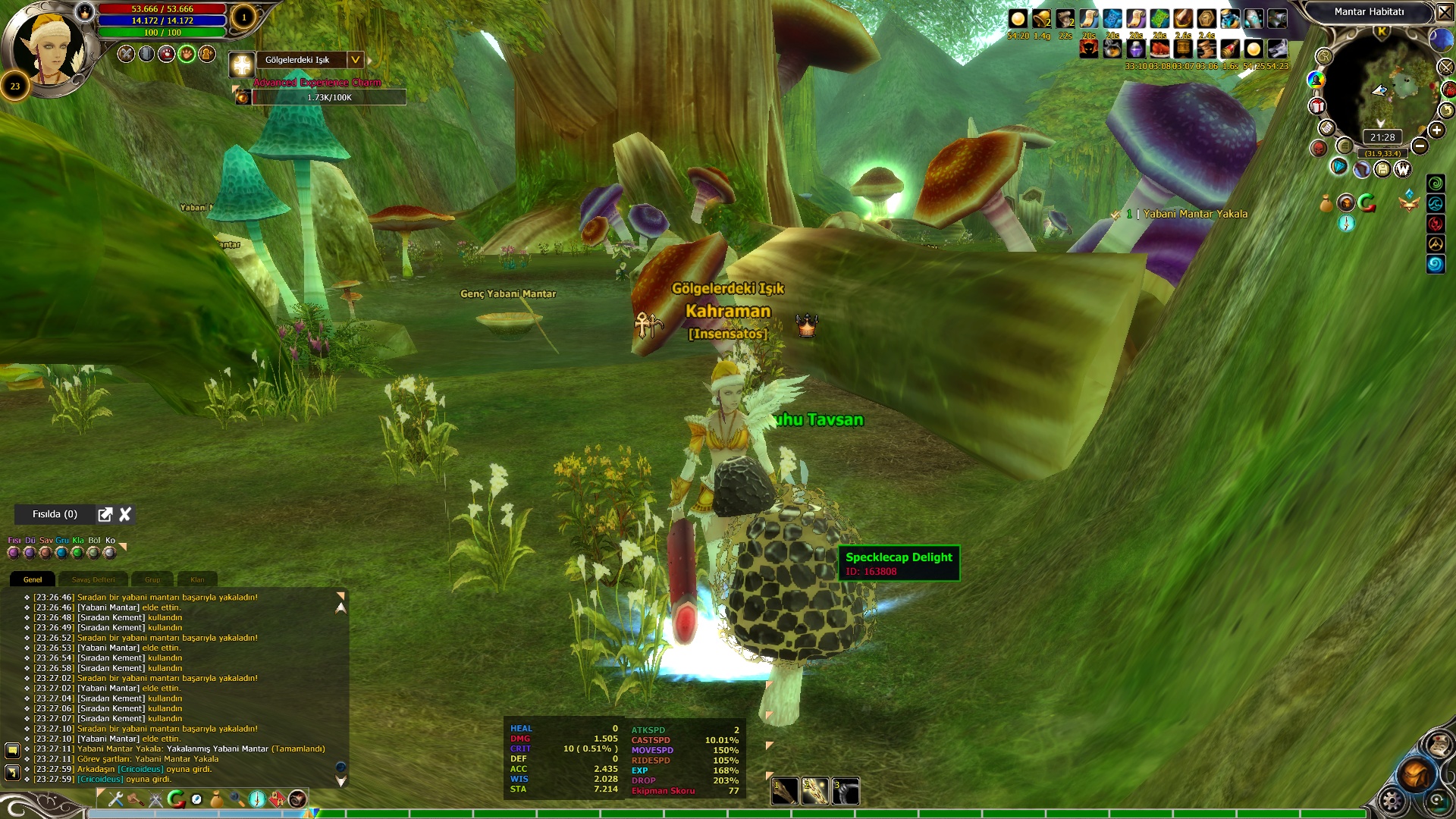Screen dimensions: 1456x819
Task: Open the wrench and screwdriver tools icon
Action: tap(116, 799)
